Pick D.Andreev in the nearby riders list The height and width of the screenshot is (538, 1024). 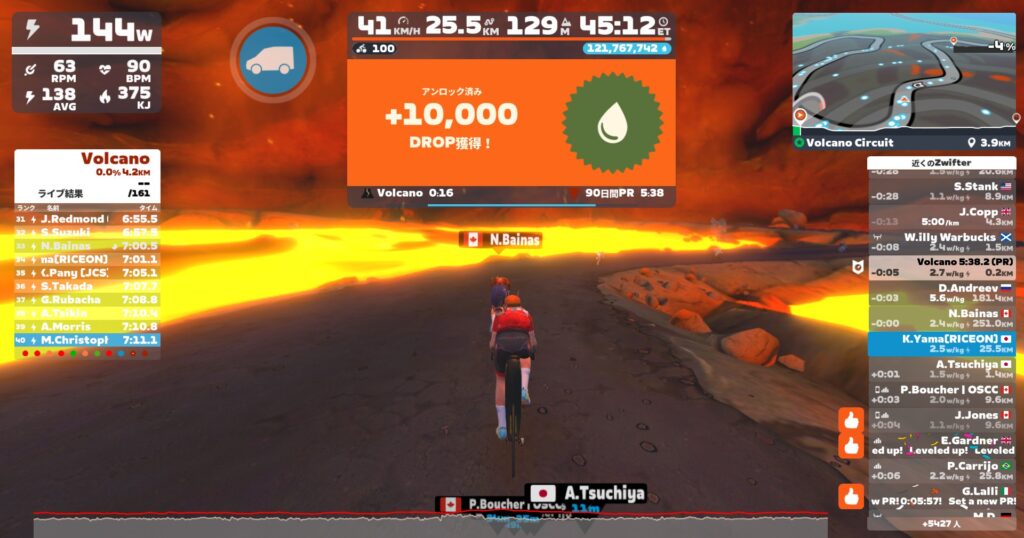point(940,292)
